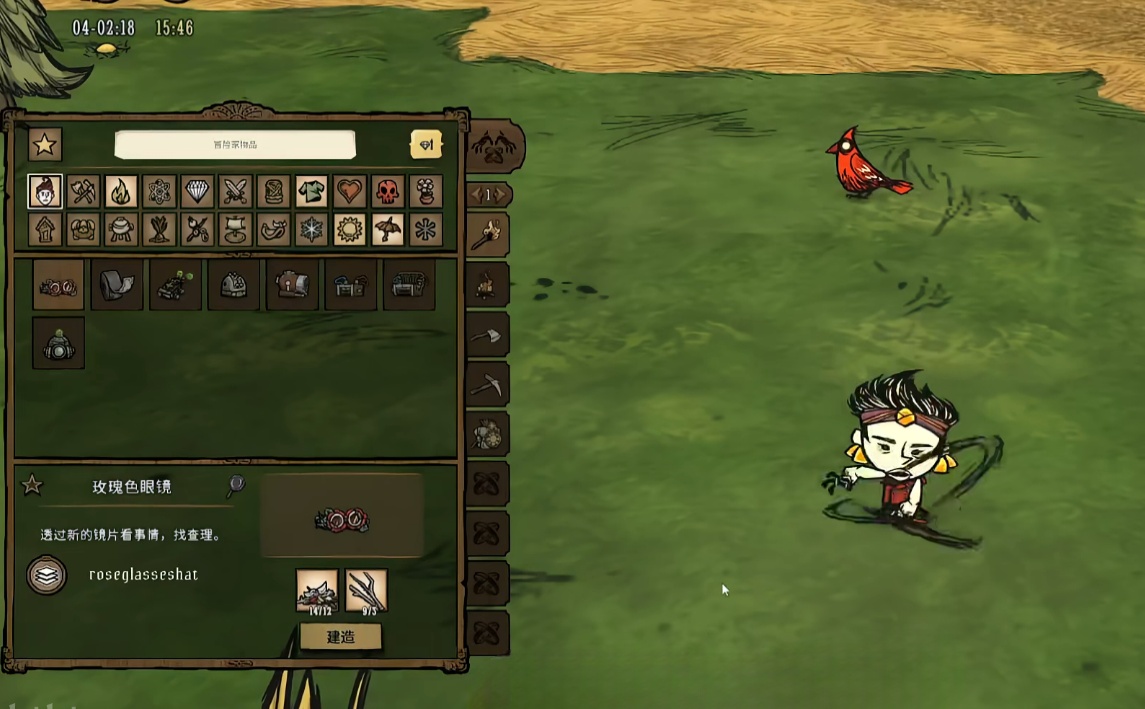Open the heart healing category
This screenshot has width=1145, height=709.
tap(349, 191)
